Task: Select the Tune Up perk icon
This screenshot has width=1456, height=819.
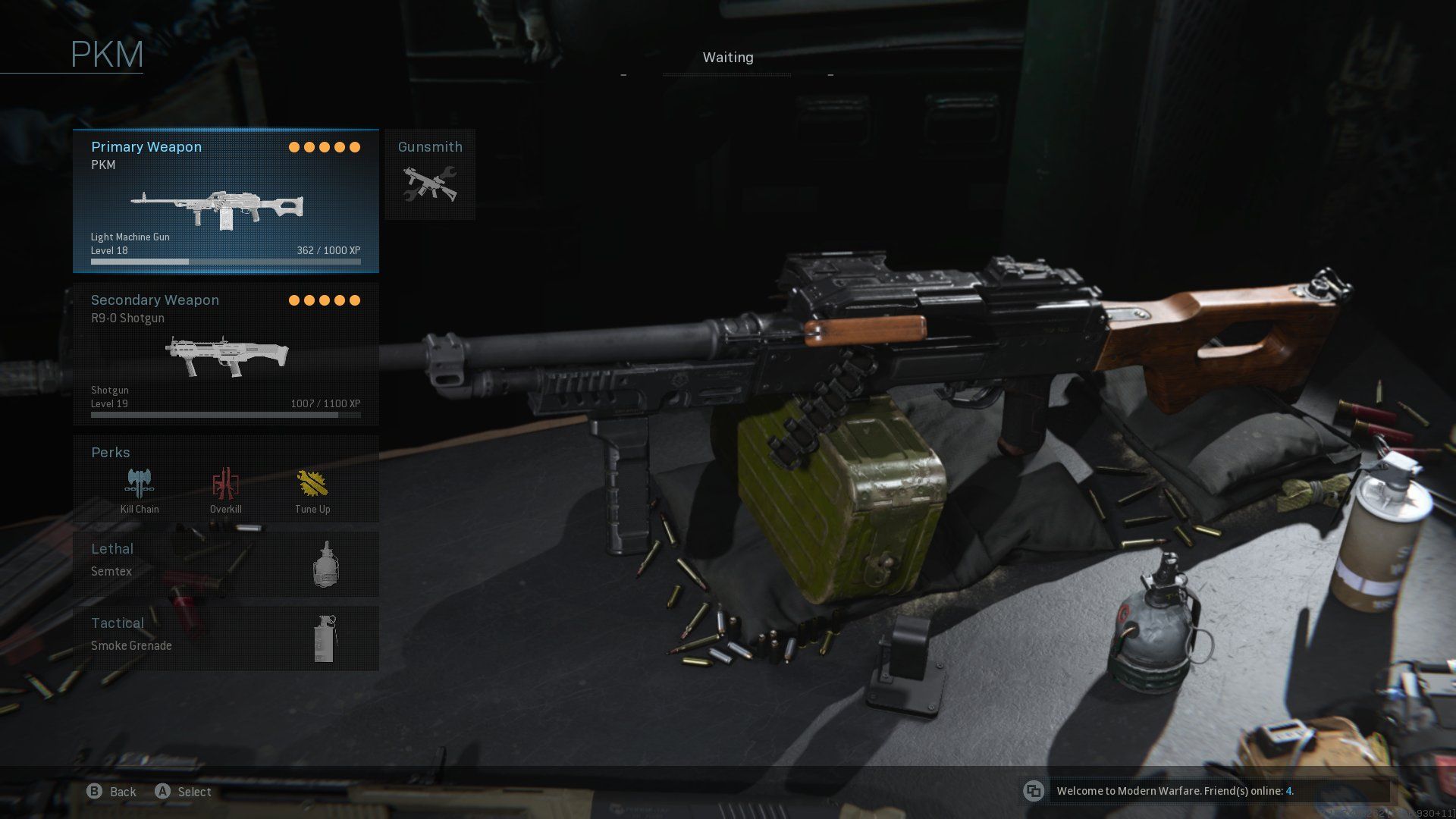Action: point(311,482)
